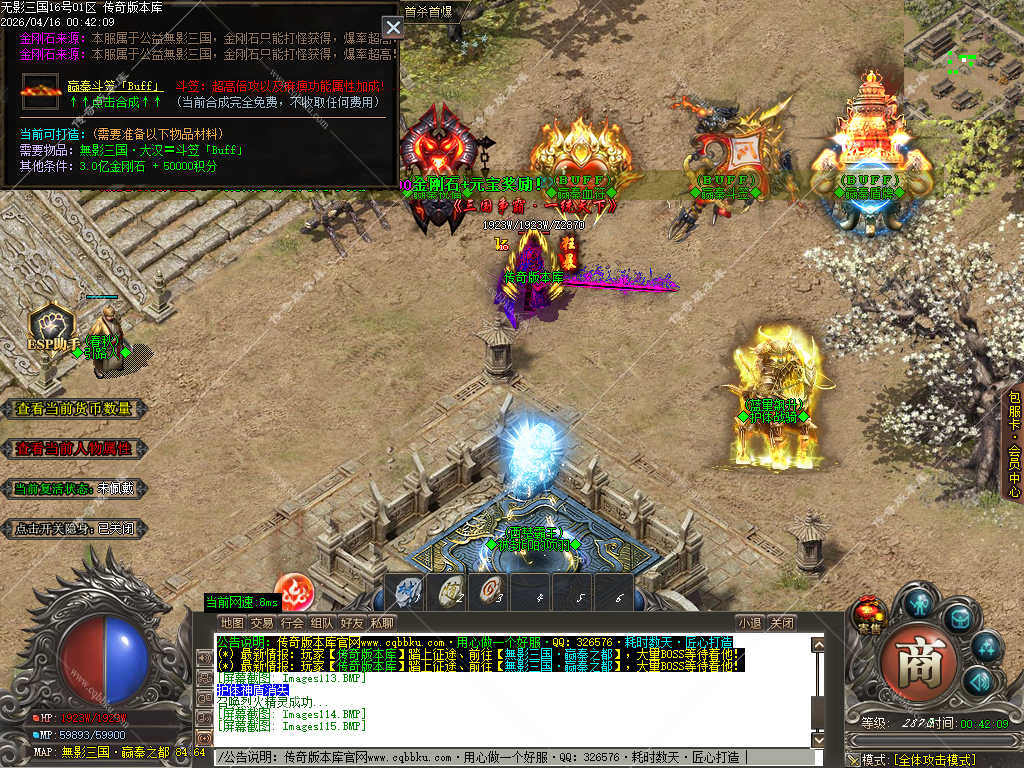Open the 交易 trade tab
The width and height of the screenshot is (1024, 768).
coord(262,623)
